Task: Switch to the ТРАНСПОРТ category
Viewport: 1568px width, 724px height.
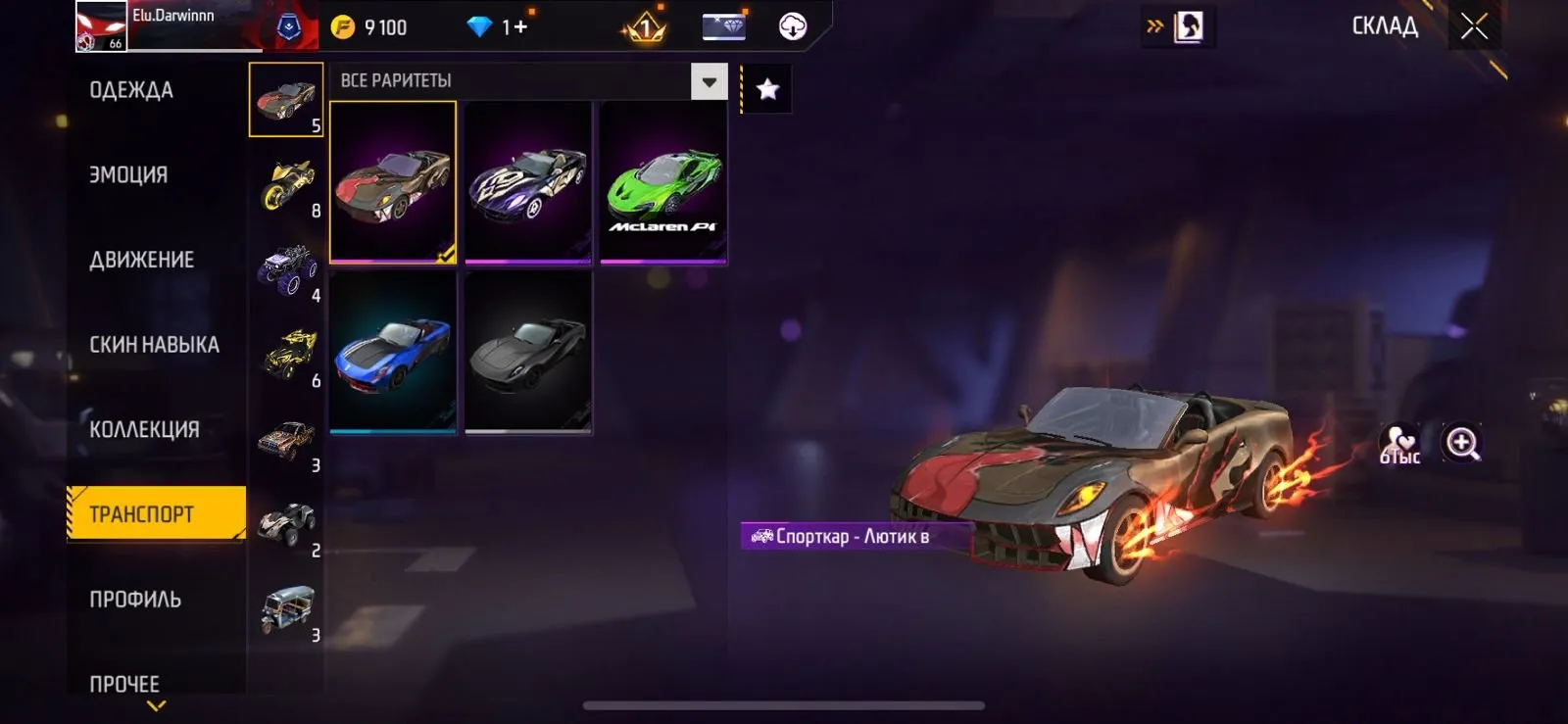Action: pyautogui.click(x=154, y=512)
